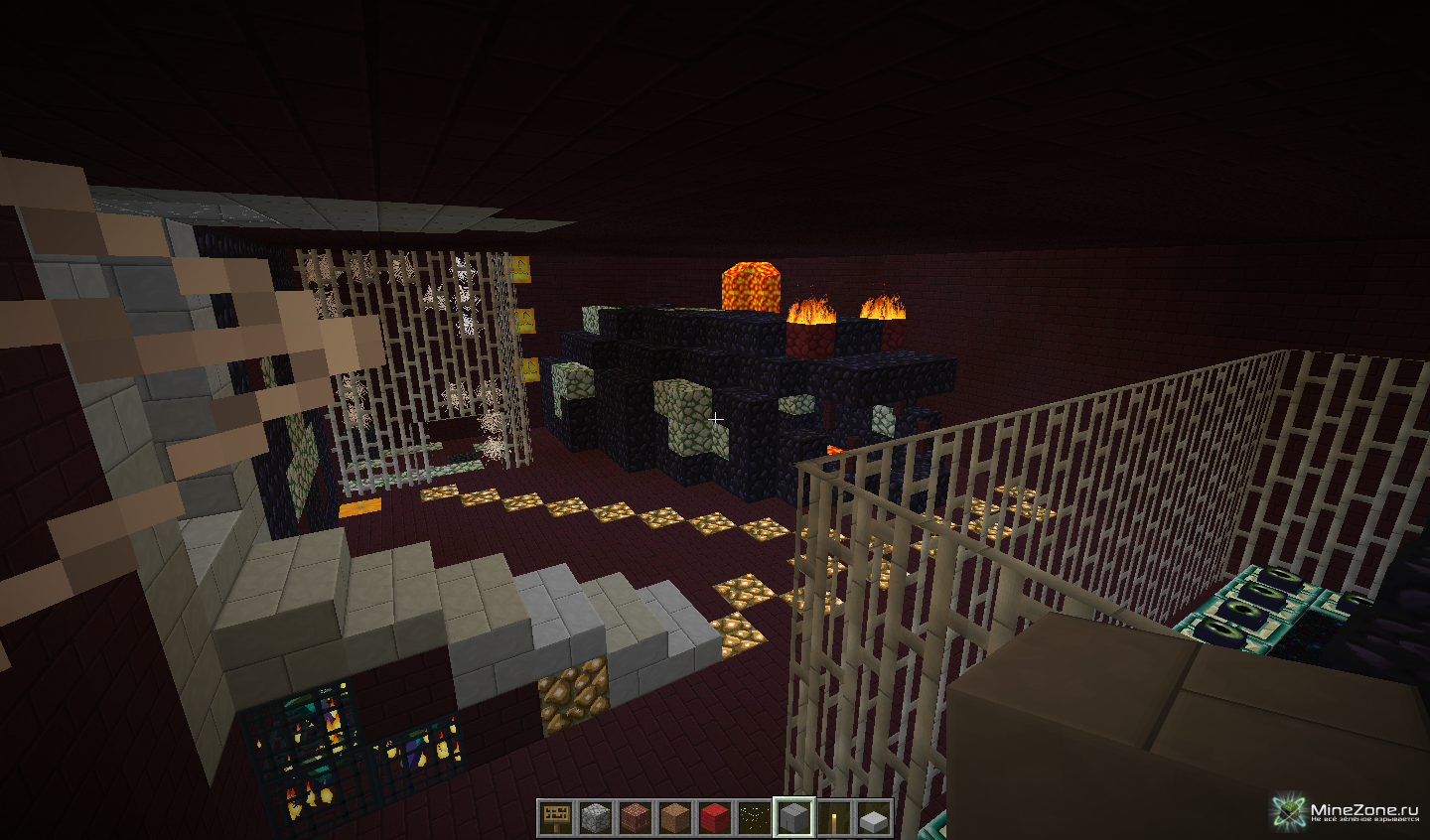Choose the brick block in the hotbar
This screenshot has width=1430, height=840.
pos(636,818)
